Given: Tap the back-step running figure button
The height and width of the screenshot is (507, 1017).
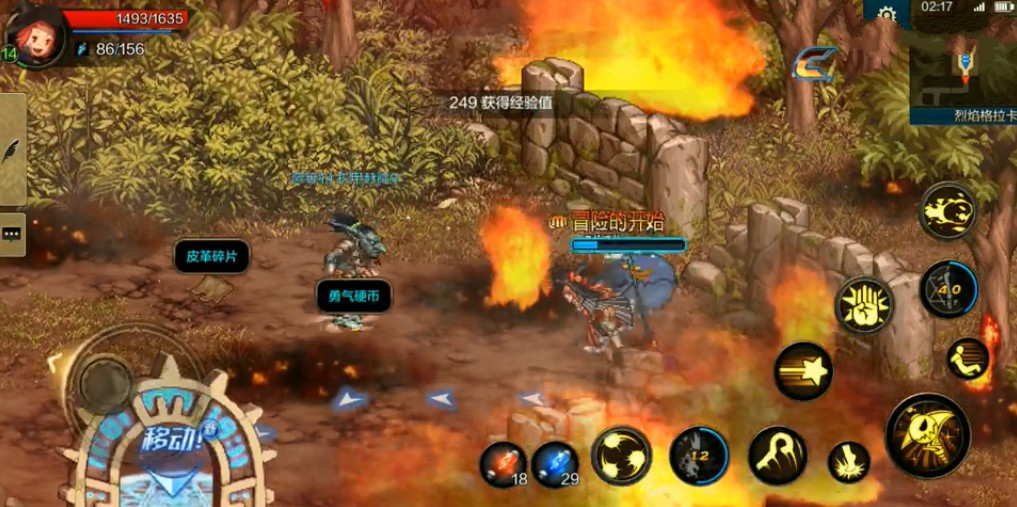Looking at the screenshot, I should pyautogui.click(x=967, y=358).
